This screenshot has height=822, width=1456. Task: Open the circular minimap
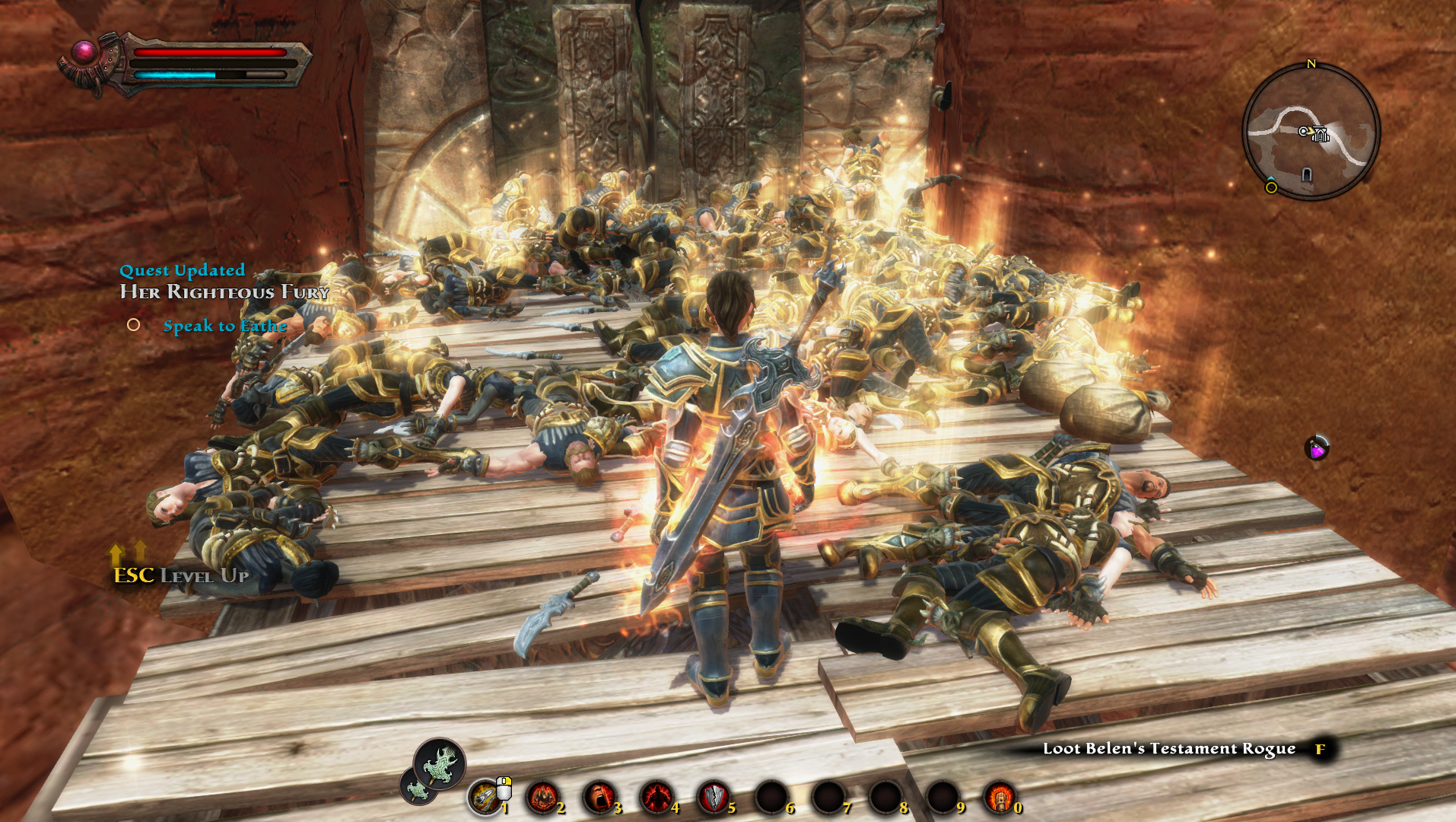click(x=1311, y=132)
